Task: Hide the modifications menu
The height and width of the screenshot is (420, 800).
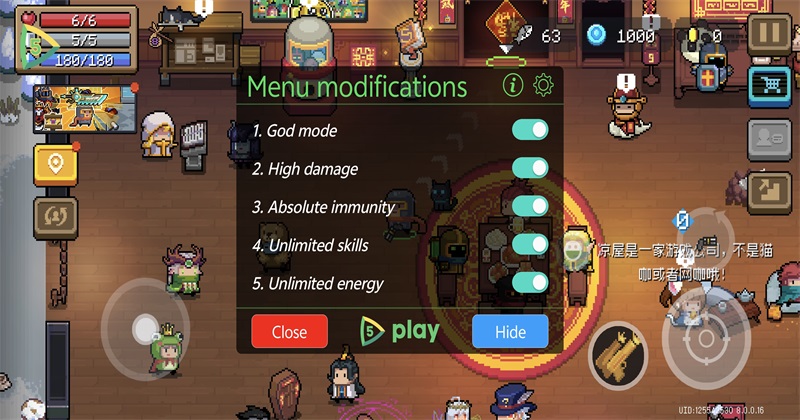Action: pos(510,332)
